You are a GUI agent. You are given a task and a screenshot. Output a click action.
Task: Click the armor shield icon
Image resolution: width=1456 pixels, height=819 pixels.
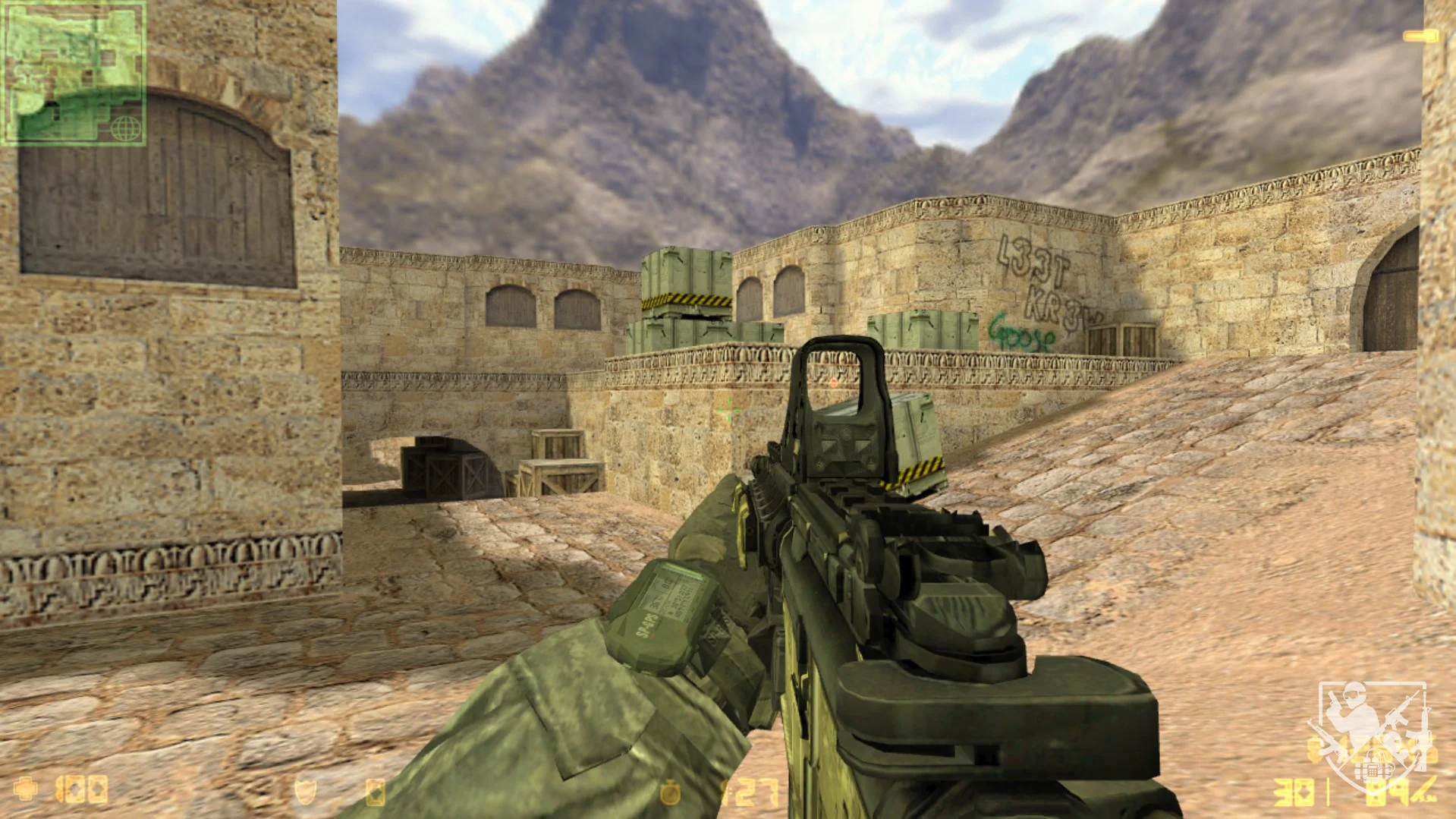coord(304,791)
